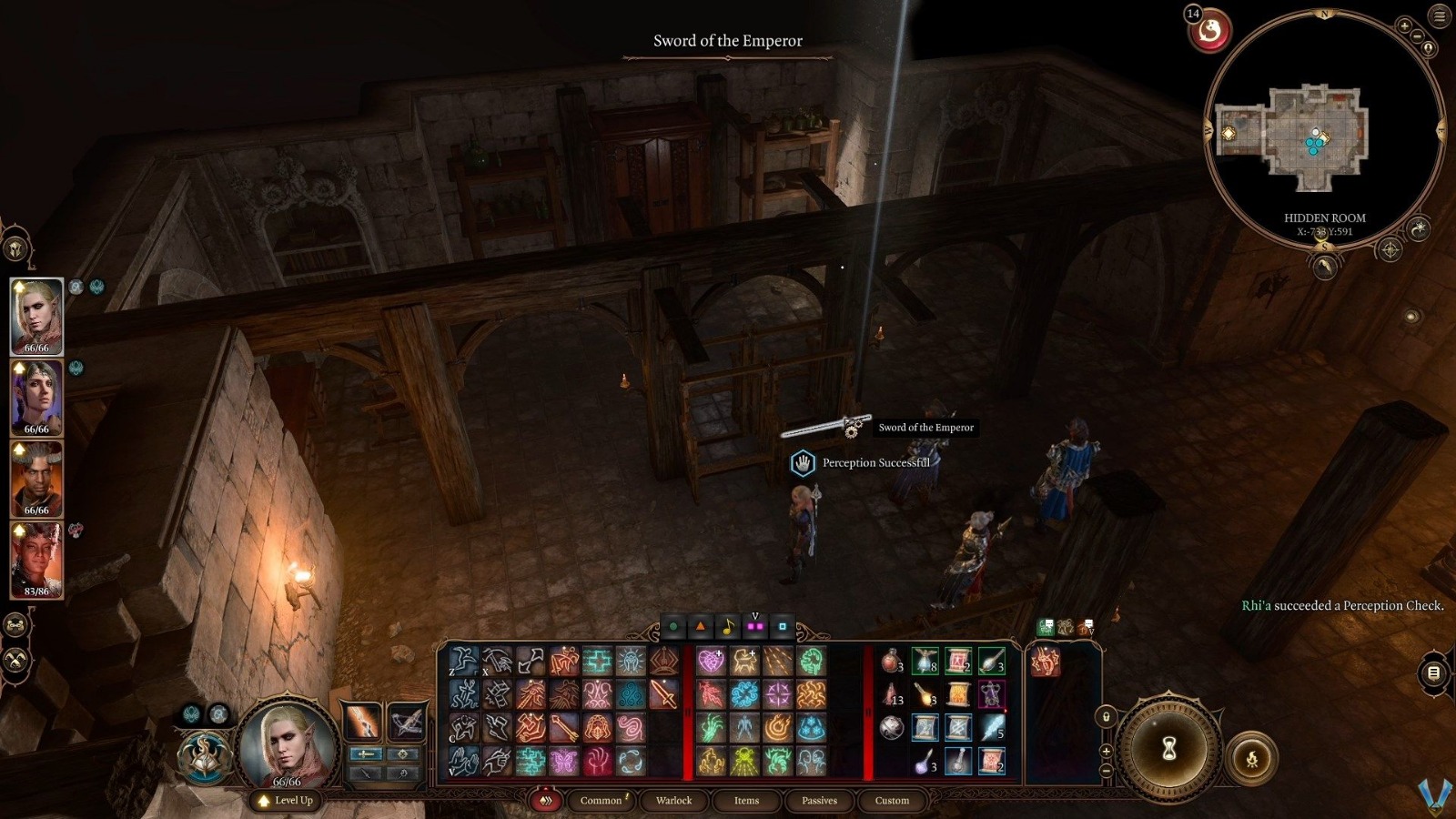Remove a hotbar row with the minus control
The height and width of the screenshot is (819, 1456).
click(x=1105, y=770)
